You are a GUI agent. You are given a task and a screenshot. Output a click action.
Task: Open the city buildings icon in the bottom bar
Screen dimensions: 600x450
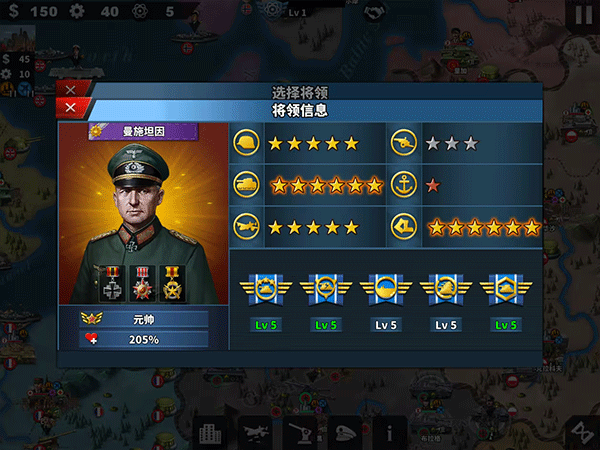point(210,432)
